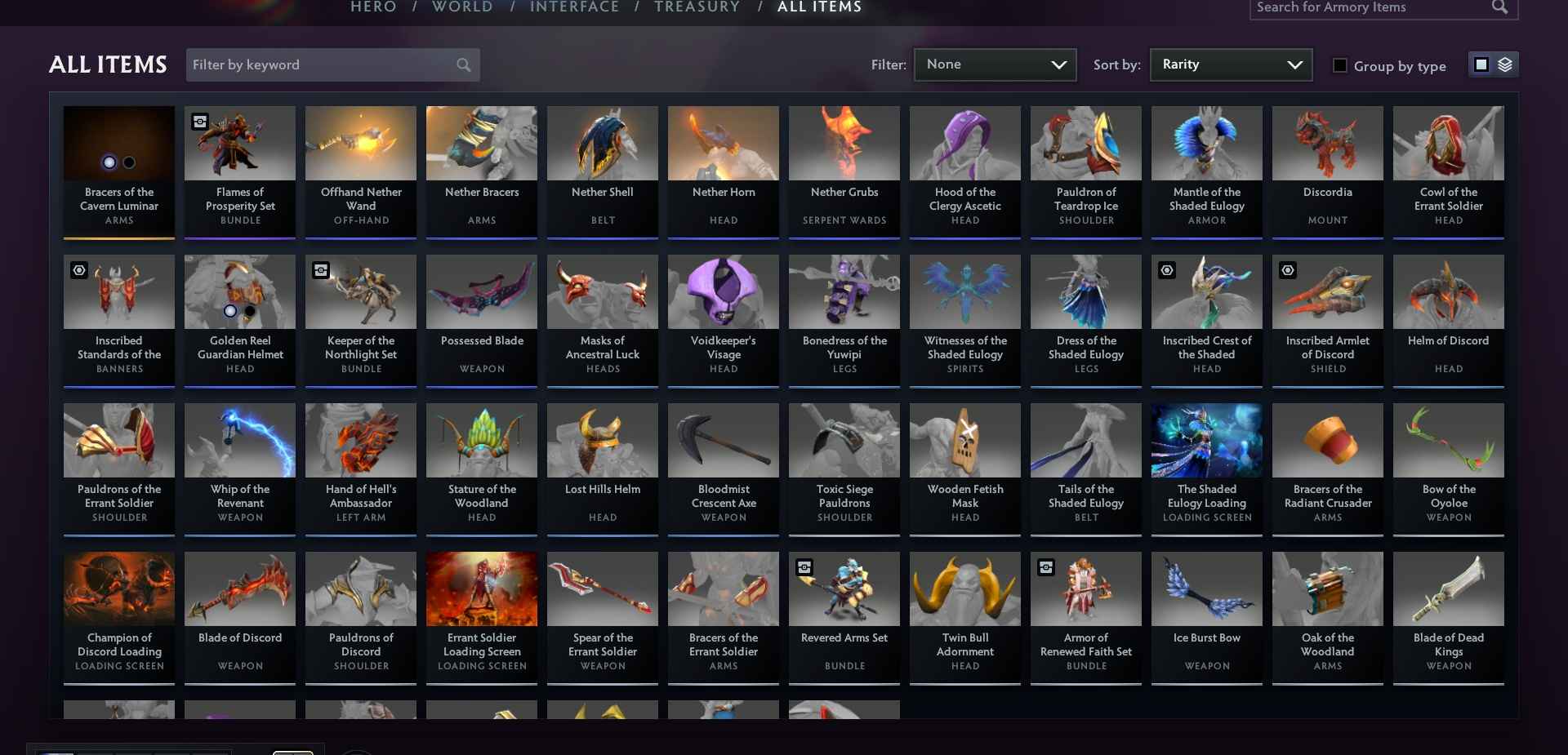Open the Filter dropdown set to None
Image resolution: width=1568 pixels, height=755 pixels.
(995, 64)
